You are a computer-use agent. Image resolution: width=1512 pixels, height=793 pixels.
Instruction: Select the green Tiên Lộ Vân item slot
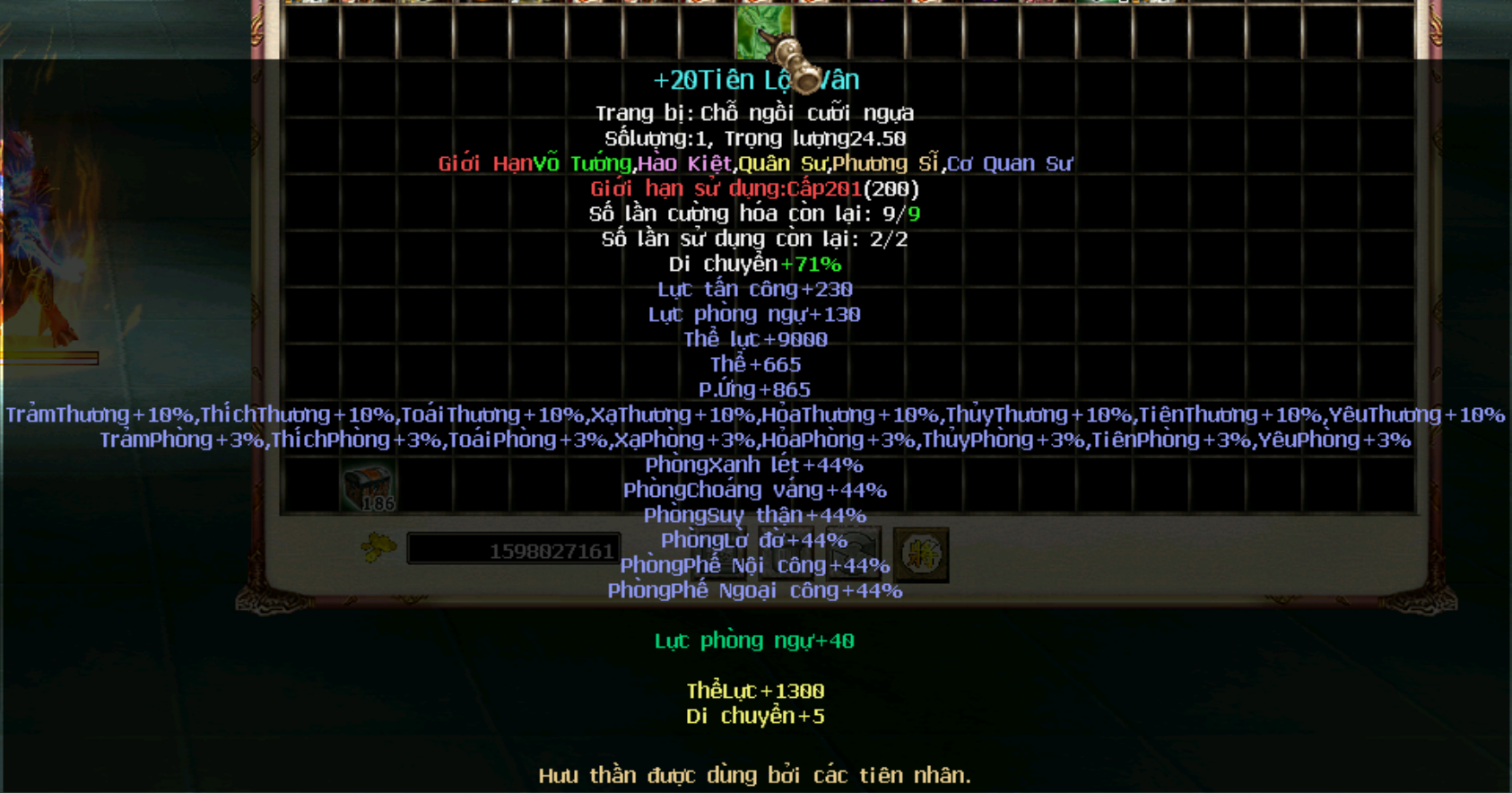point(762,31)
